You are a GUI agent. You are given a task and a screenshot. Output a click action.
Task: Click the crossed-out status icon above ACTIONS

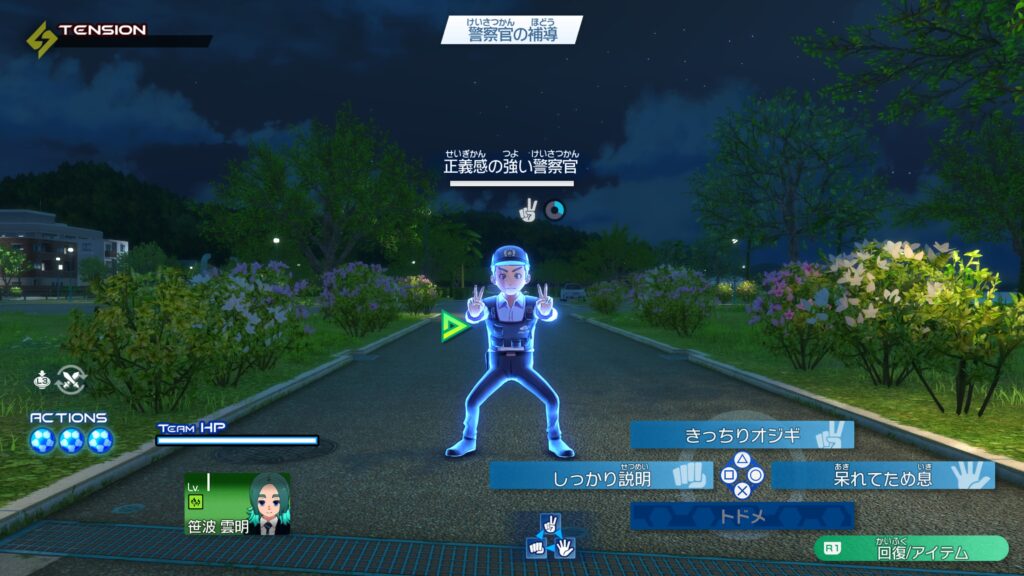(x=72, y=379)
